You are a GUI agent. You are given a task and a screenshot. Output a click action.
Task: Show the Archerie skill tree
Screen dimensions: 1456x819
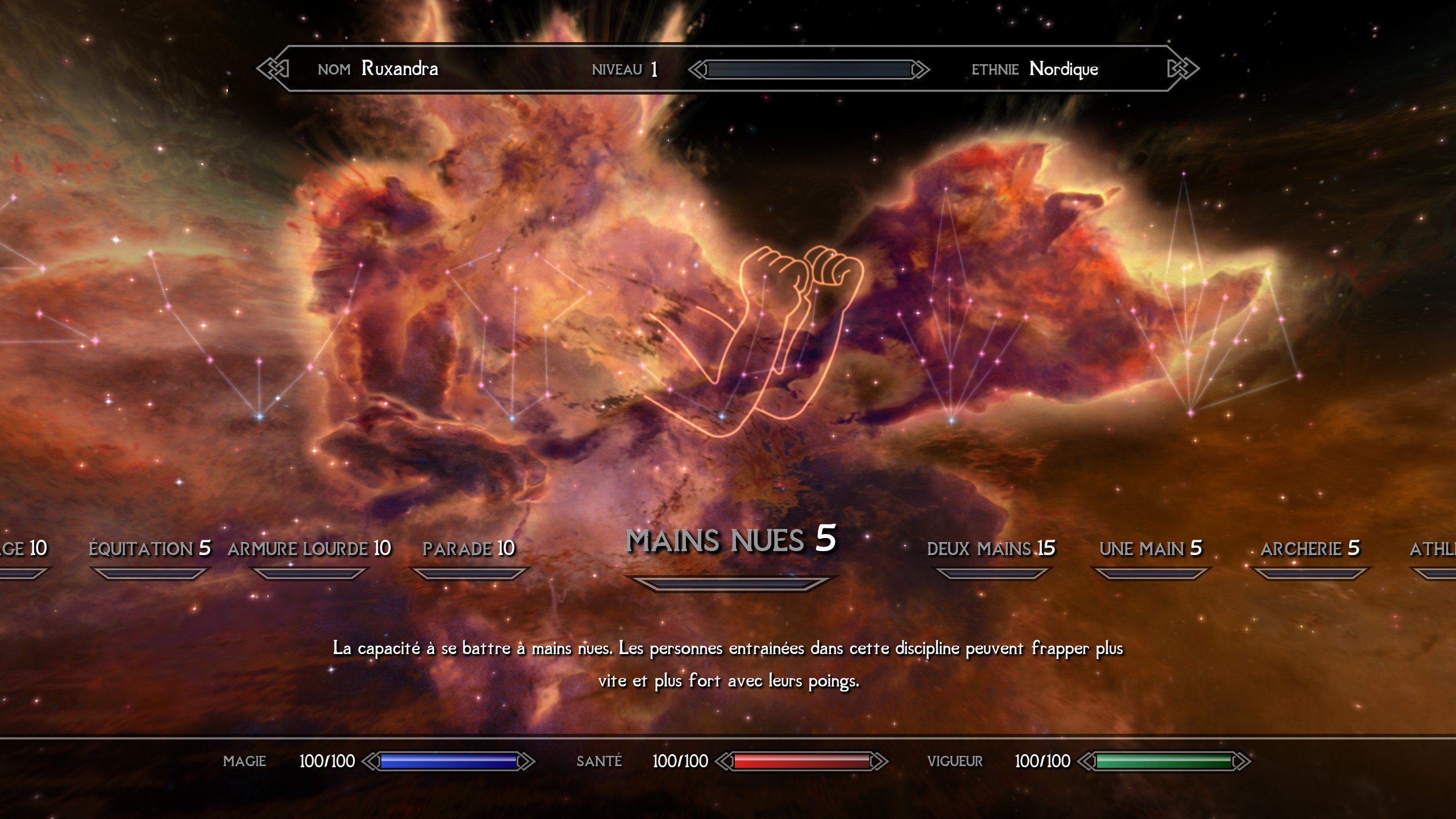click(x=1310, y=549)
